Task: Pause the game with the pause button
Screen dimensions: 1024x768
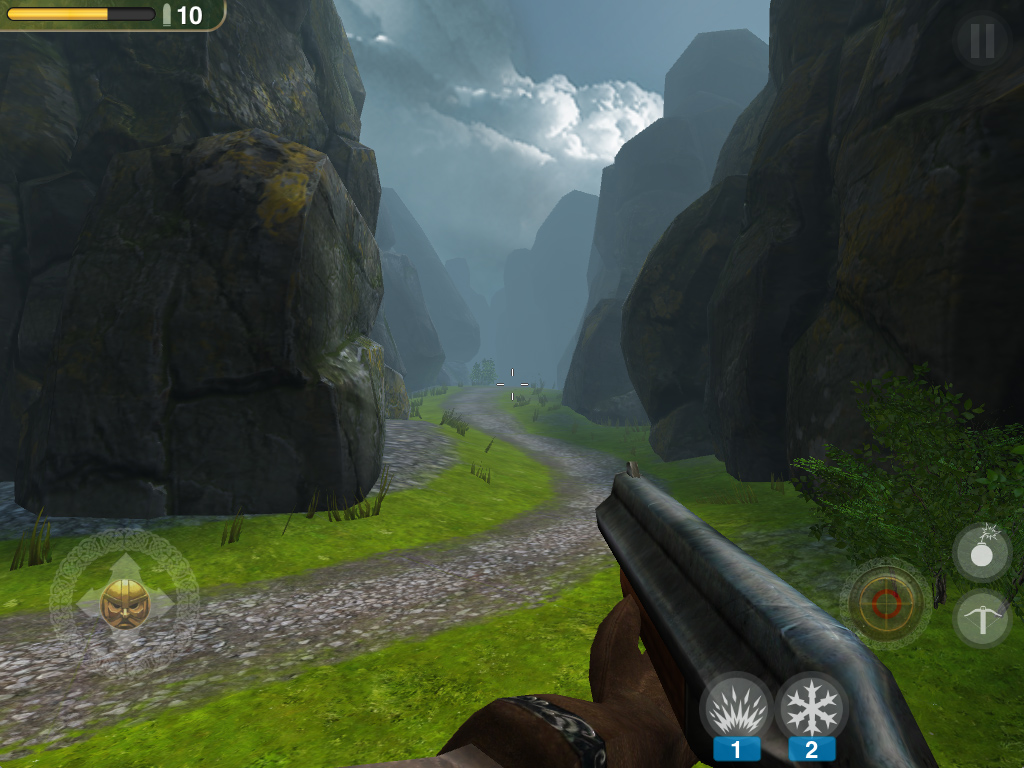Action: pos(981,40)
